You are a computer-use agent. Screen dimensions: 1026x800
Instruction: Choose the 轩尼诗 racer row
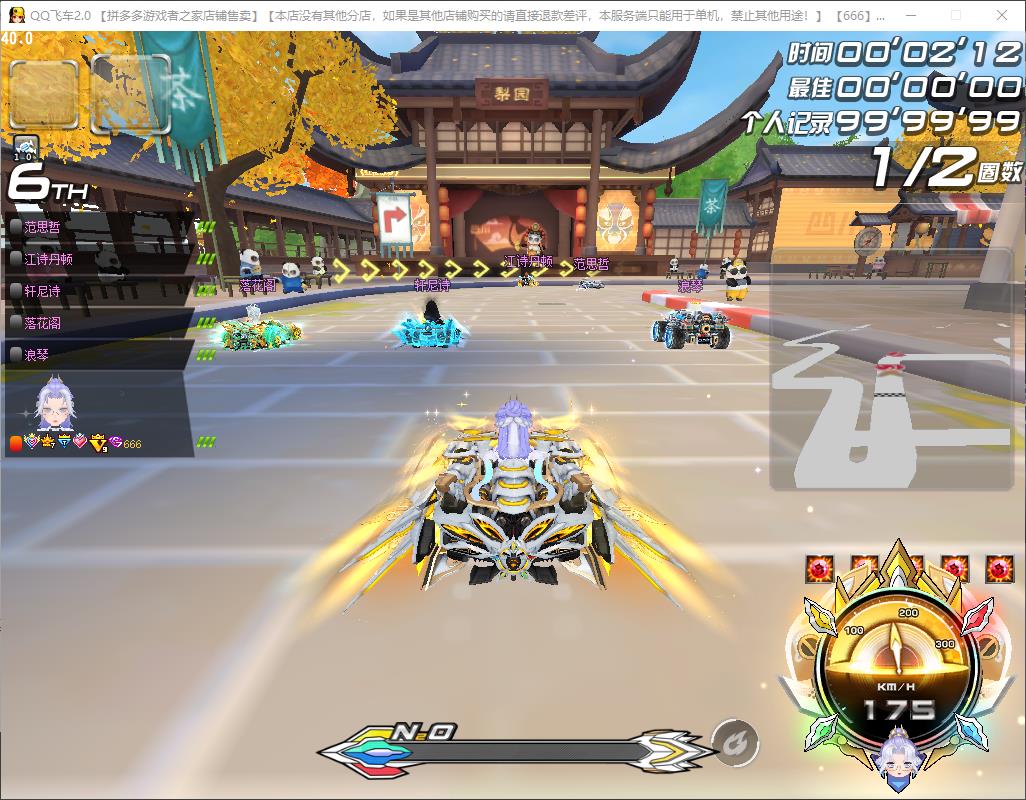pyautogui.click(x=100, y=290)
